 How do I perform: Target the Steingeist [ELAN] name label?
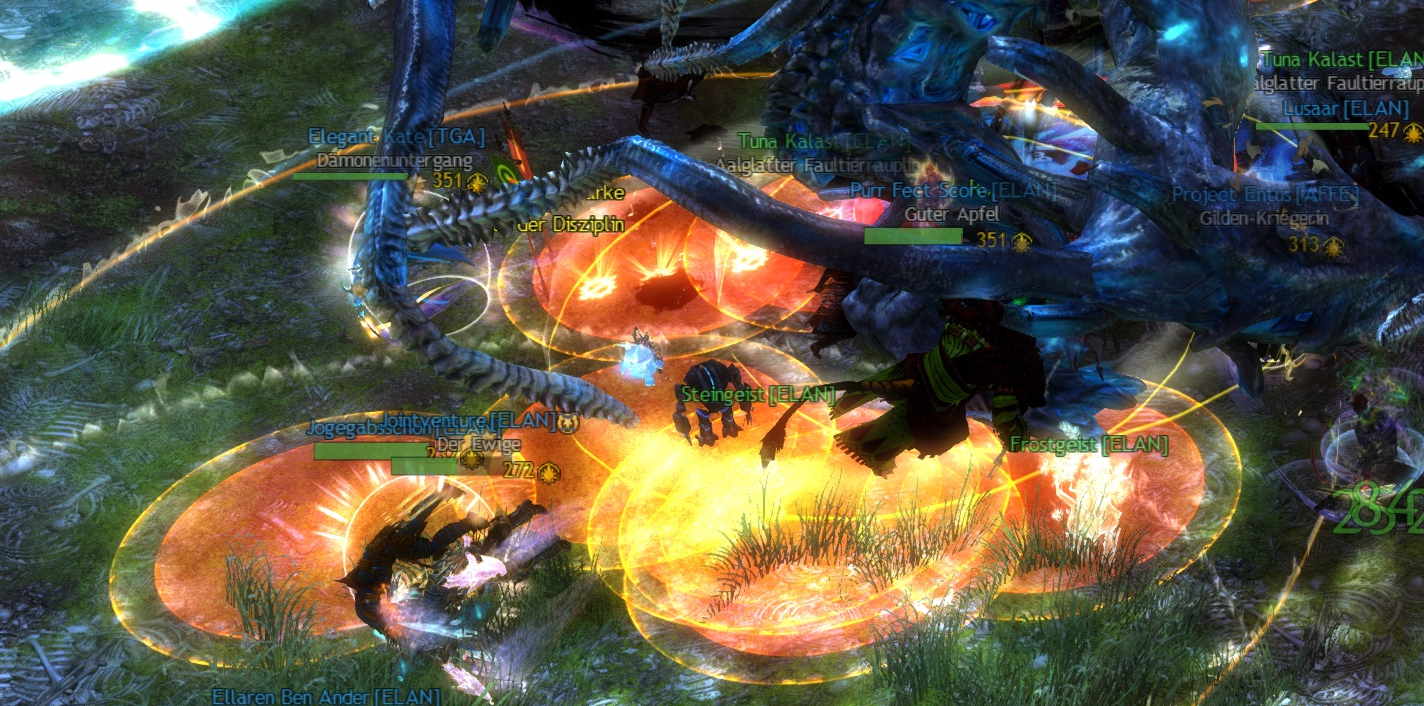click(x=757, y=395)
